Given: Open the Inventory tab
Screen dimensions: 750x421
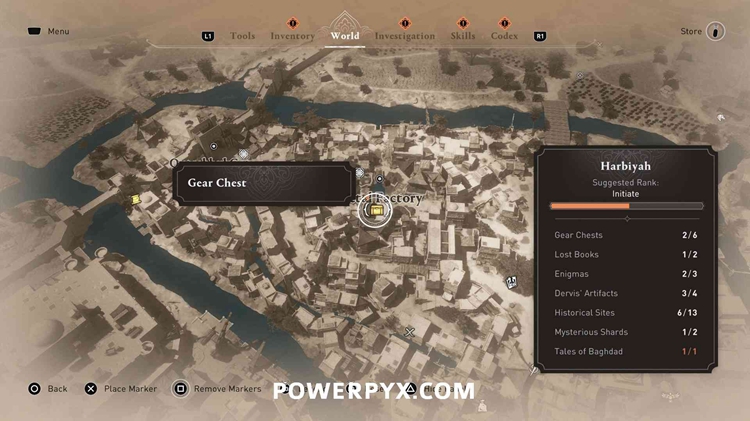Looking at the screenshot, I should tap(292, 36).
